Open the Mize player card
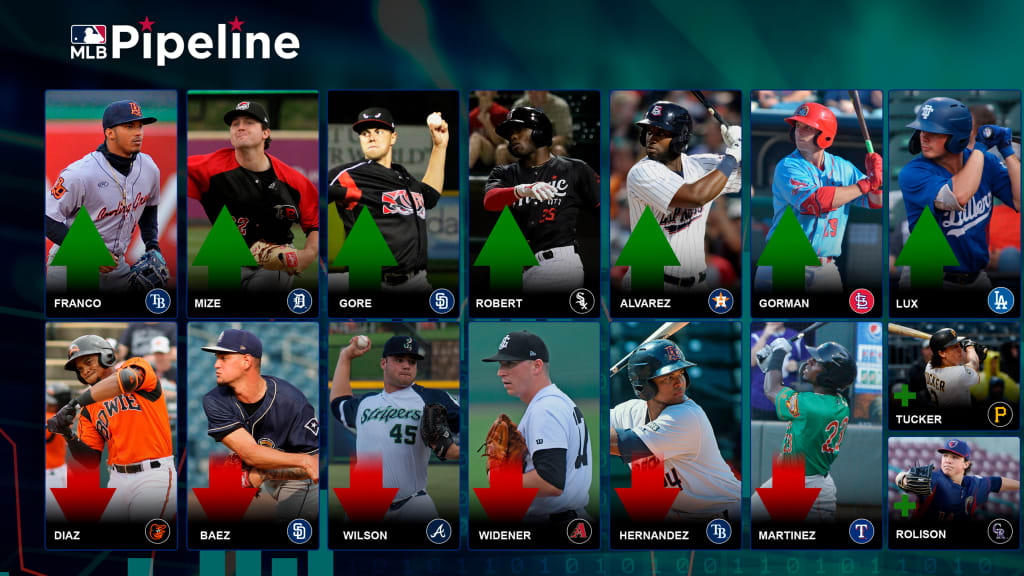Image resolution: width=1024 pixels, height=576 pixels. click(253, 204)
